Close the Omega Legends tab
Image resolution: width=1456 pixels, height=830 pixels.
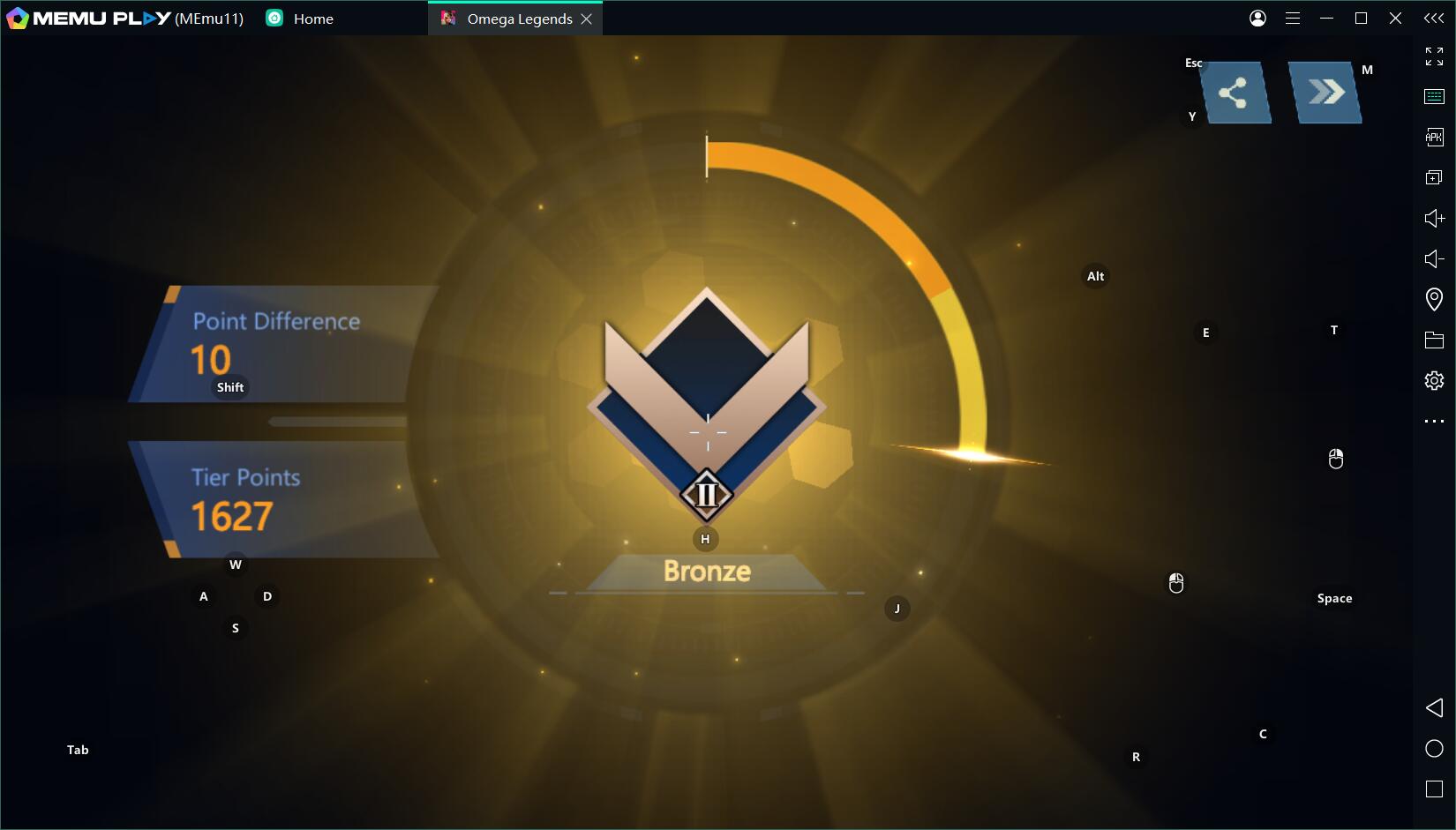(587, 19)
